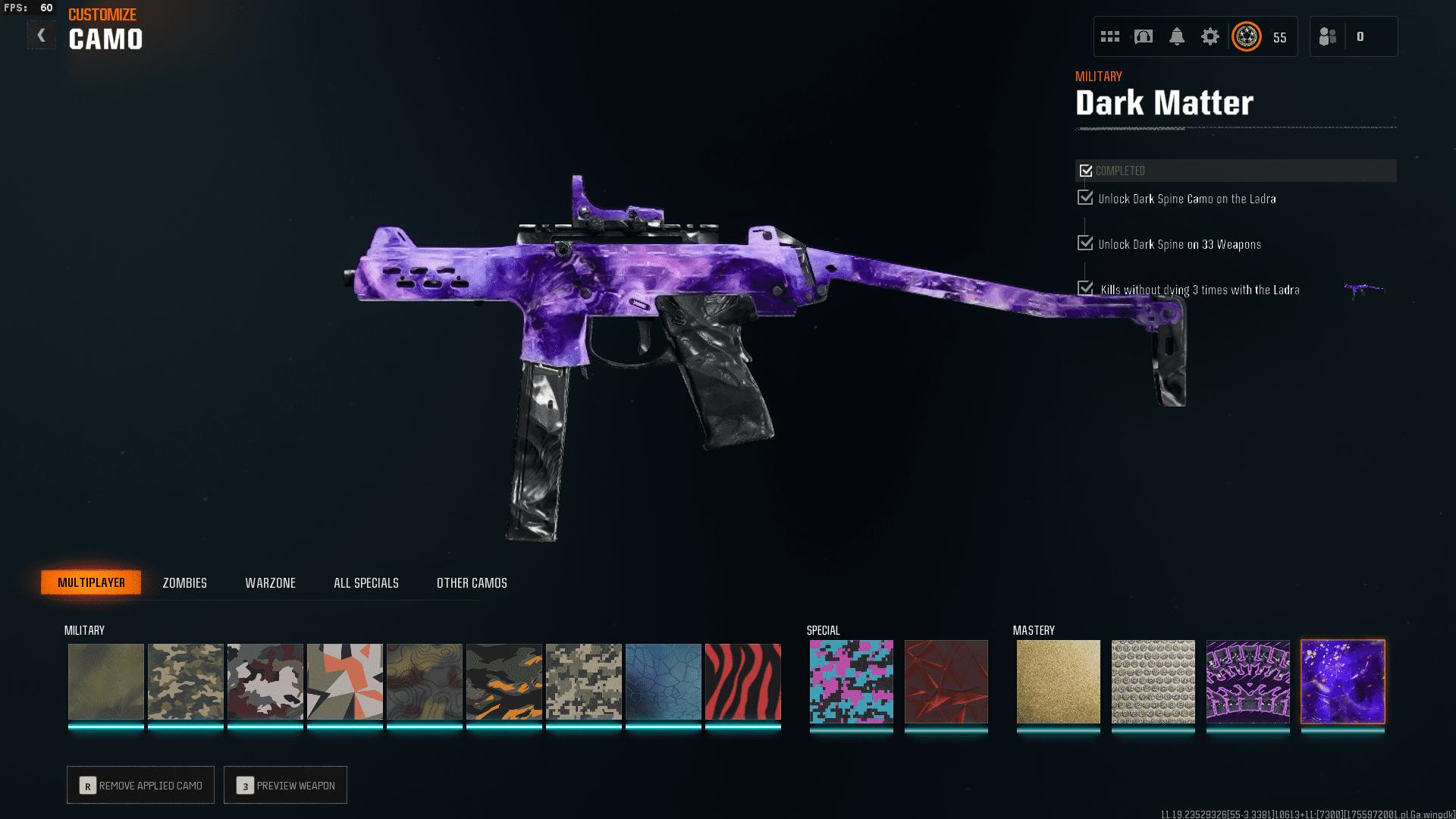The image size is (1456, 819).
Task: Click the Multiplayer camo tab
Action: pos(91,582)
